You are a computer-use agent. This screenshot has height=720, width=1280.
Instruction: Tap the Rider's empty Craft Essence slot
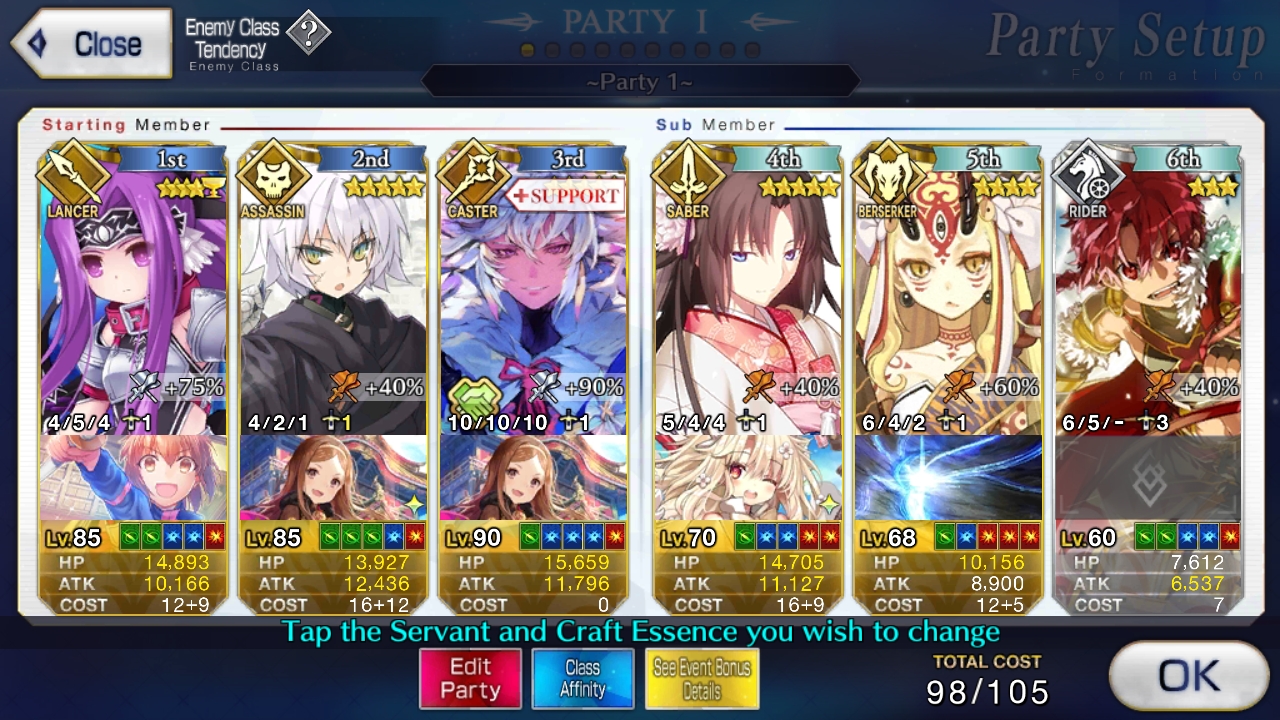click(1148, 478)
